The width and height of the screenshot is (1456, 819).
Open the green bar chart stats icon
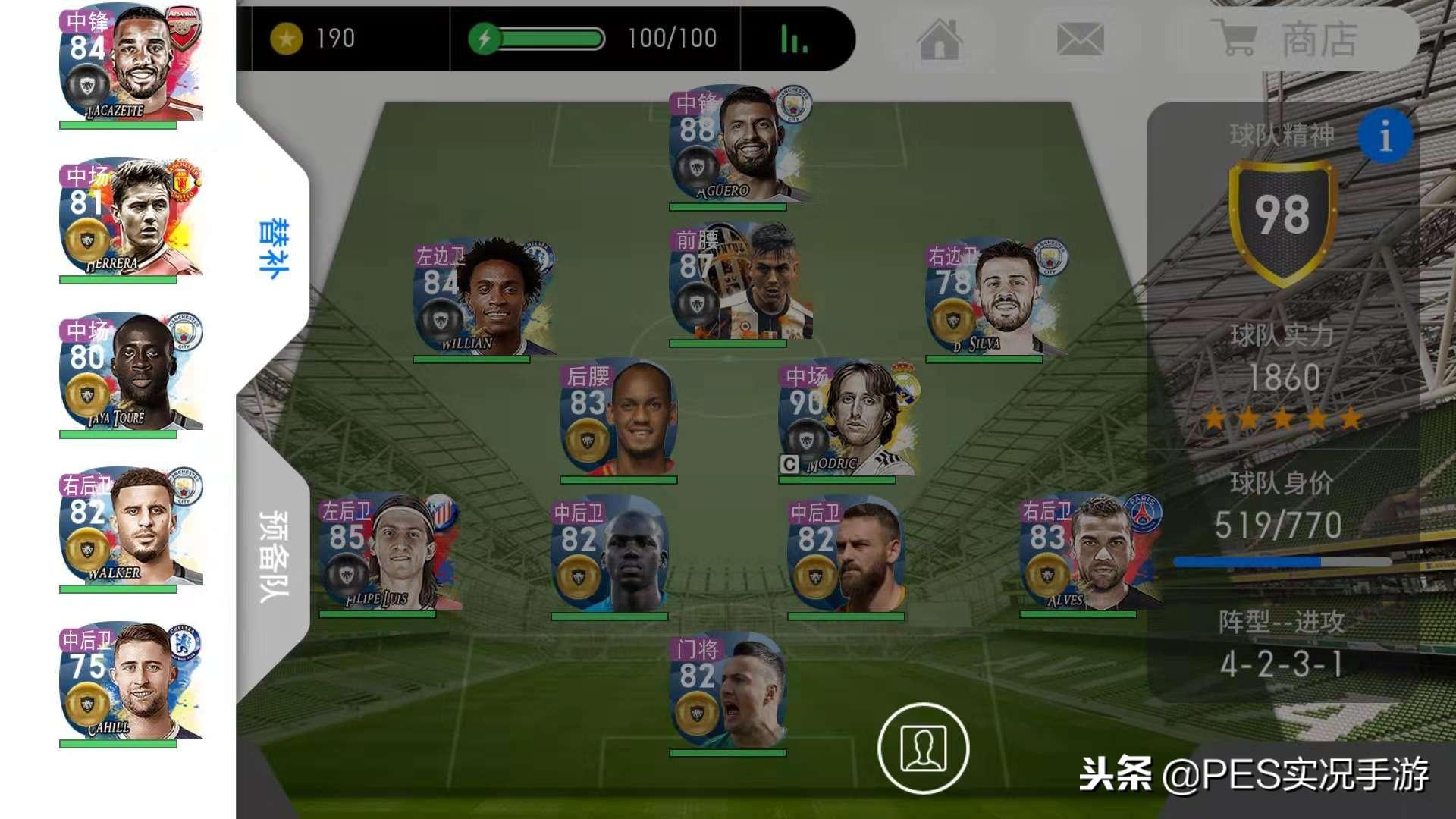coord(794,39)
